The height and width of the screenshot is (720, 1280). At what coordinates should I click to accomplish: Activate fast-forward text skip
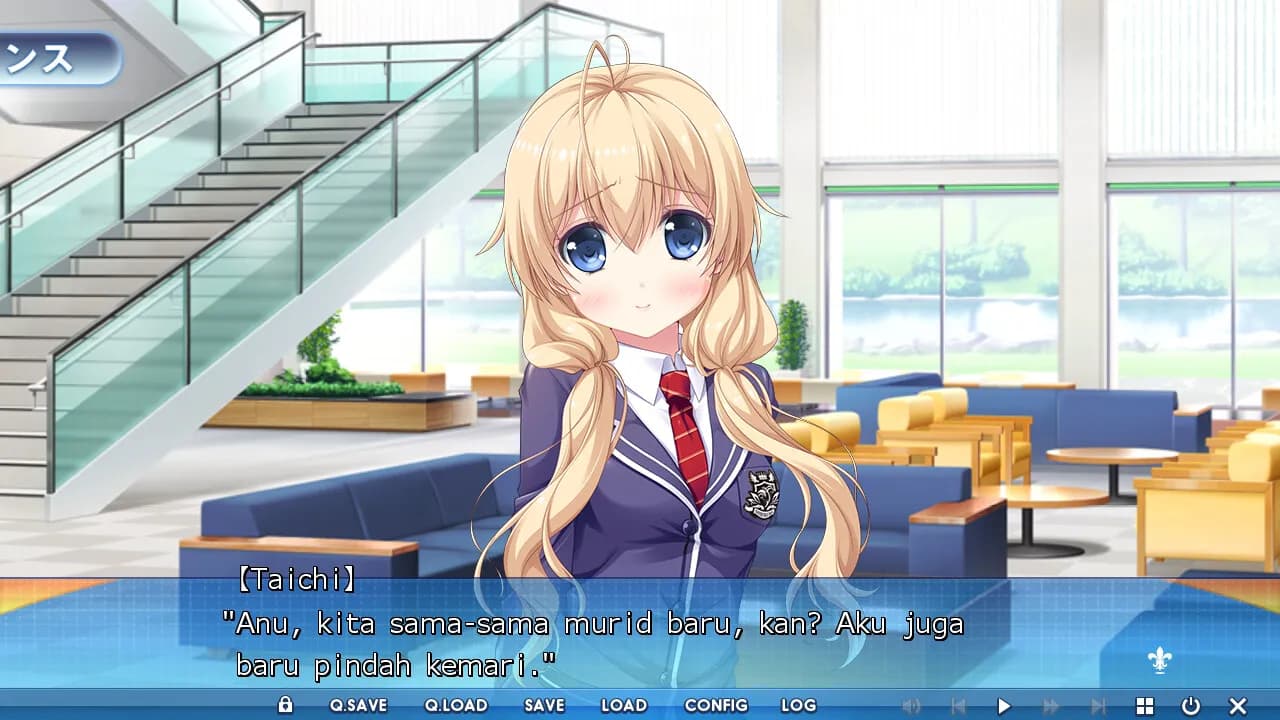click(x=1050, y=706)
